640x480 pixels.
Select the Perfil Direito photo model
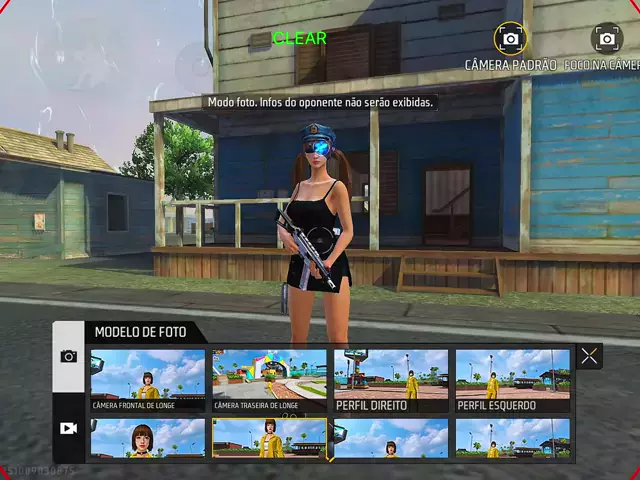pyautogui.click(x=391, y=380)
